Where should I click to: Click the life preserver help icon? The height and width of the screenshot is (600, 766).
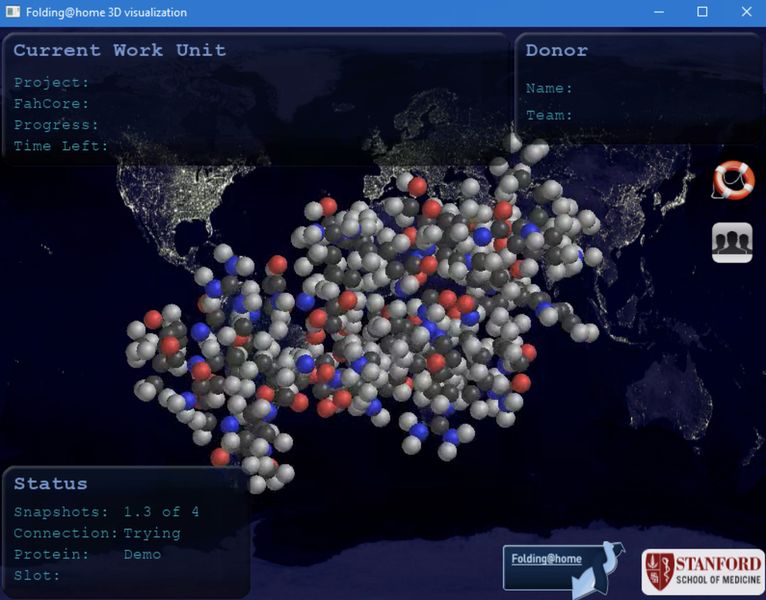732,180
